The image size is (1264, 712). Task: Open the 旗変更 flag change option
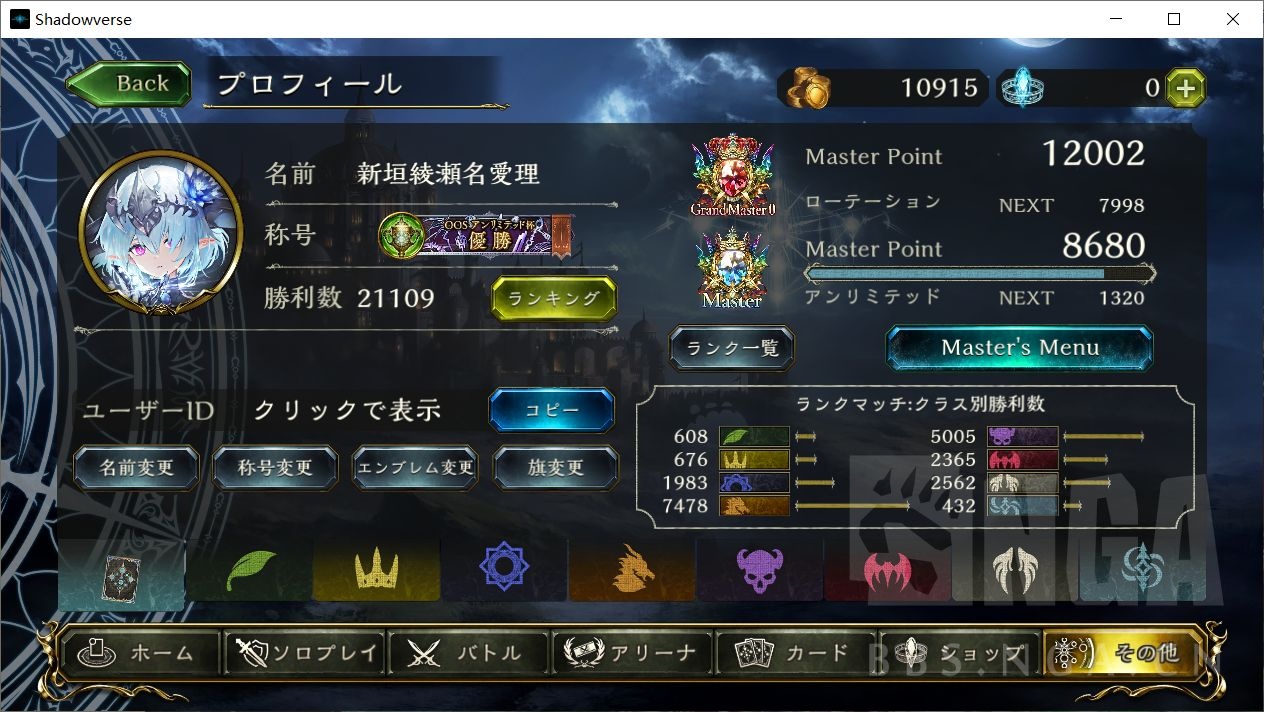pos(555,468)
